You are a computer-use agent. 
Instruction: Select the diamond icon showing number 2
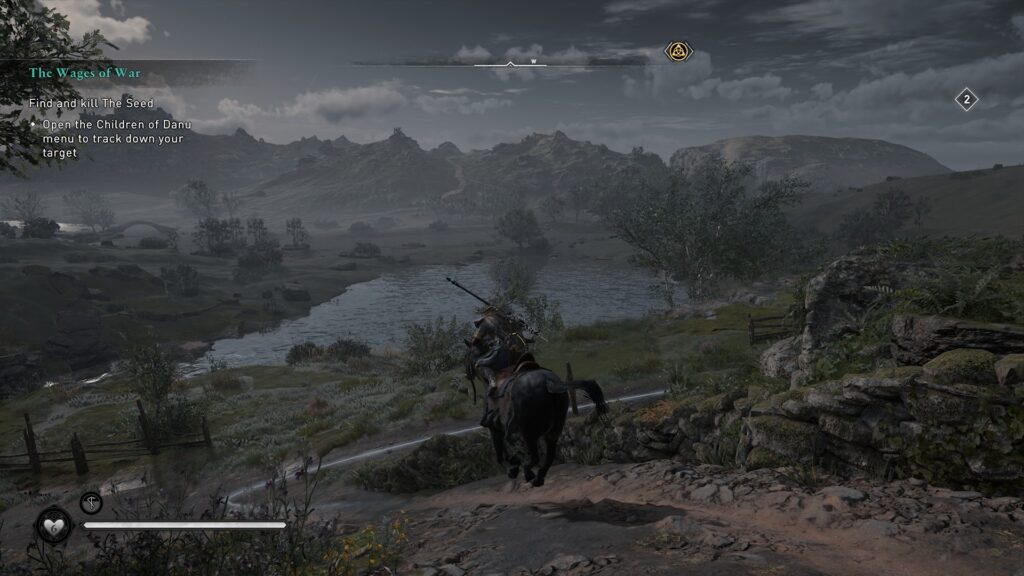click(966, 99)
